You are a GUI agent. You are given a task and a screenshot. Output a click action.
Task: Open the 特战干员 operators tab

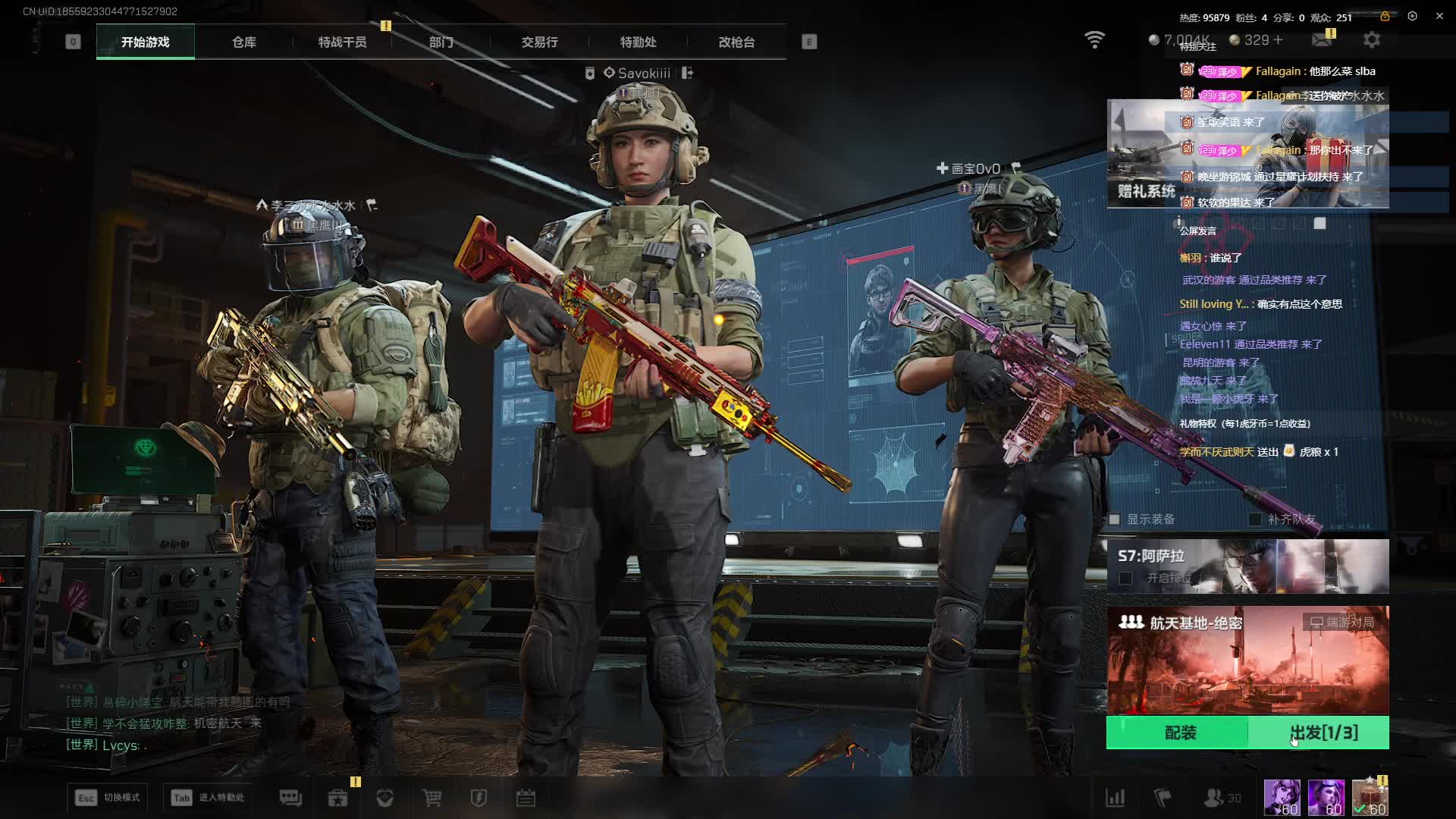(342, 42)
